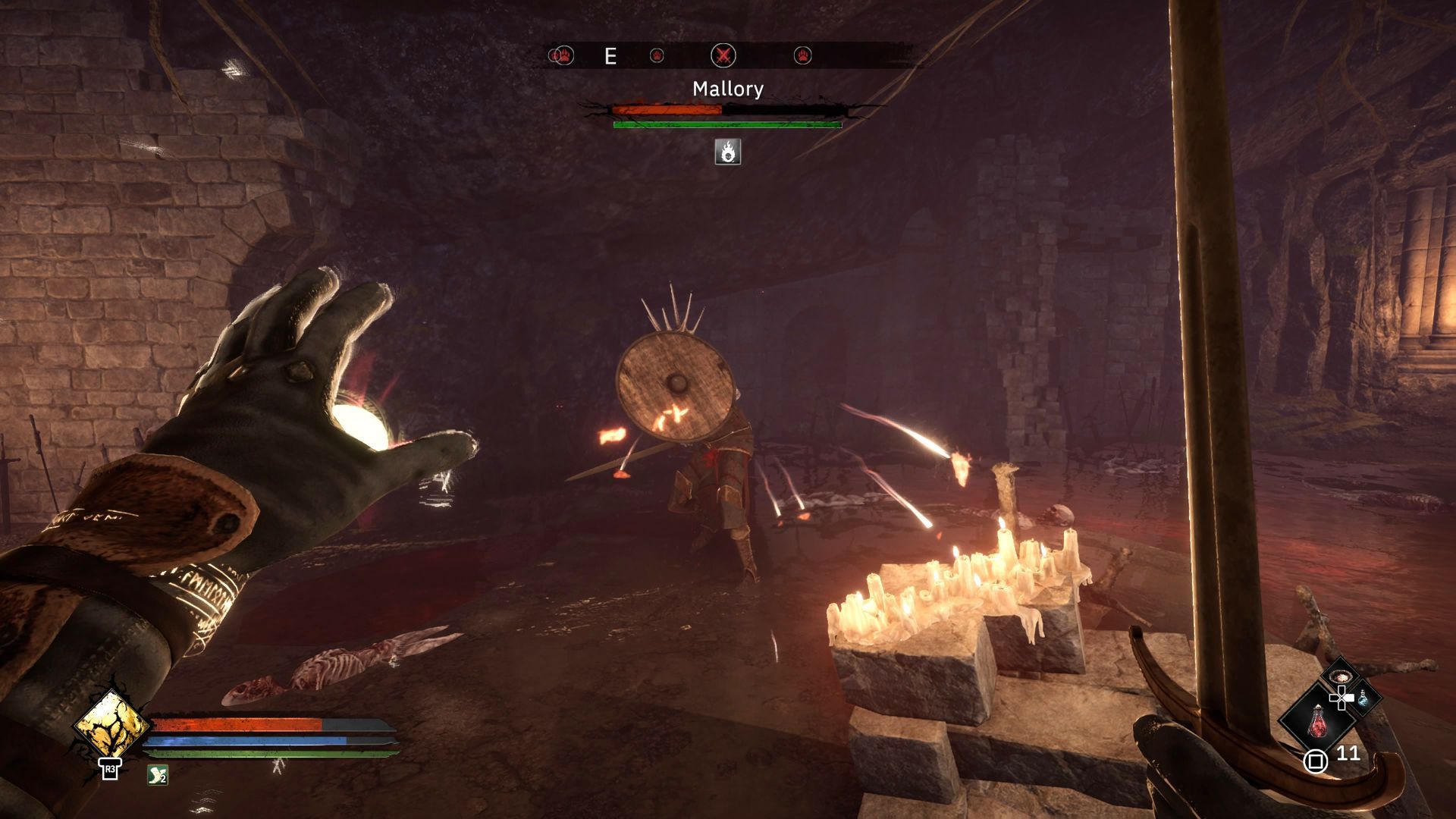Select the crossed swords compass marker

point(724,55)
